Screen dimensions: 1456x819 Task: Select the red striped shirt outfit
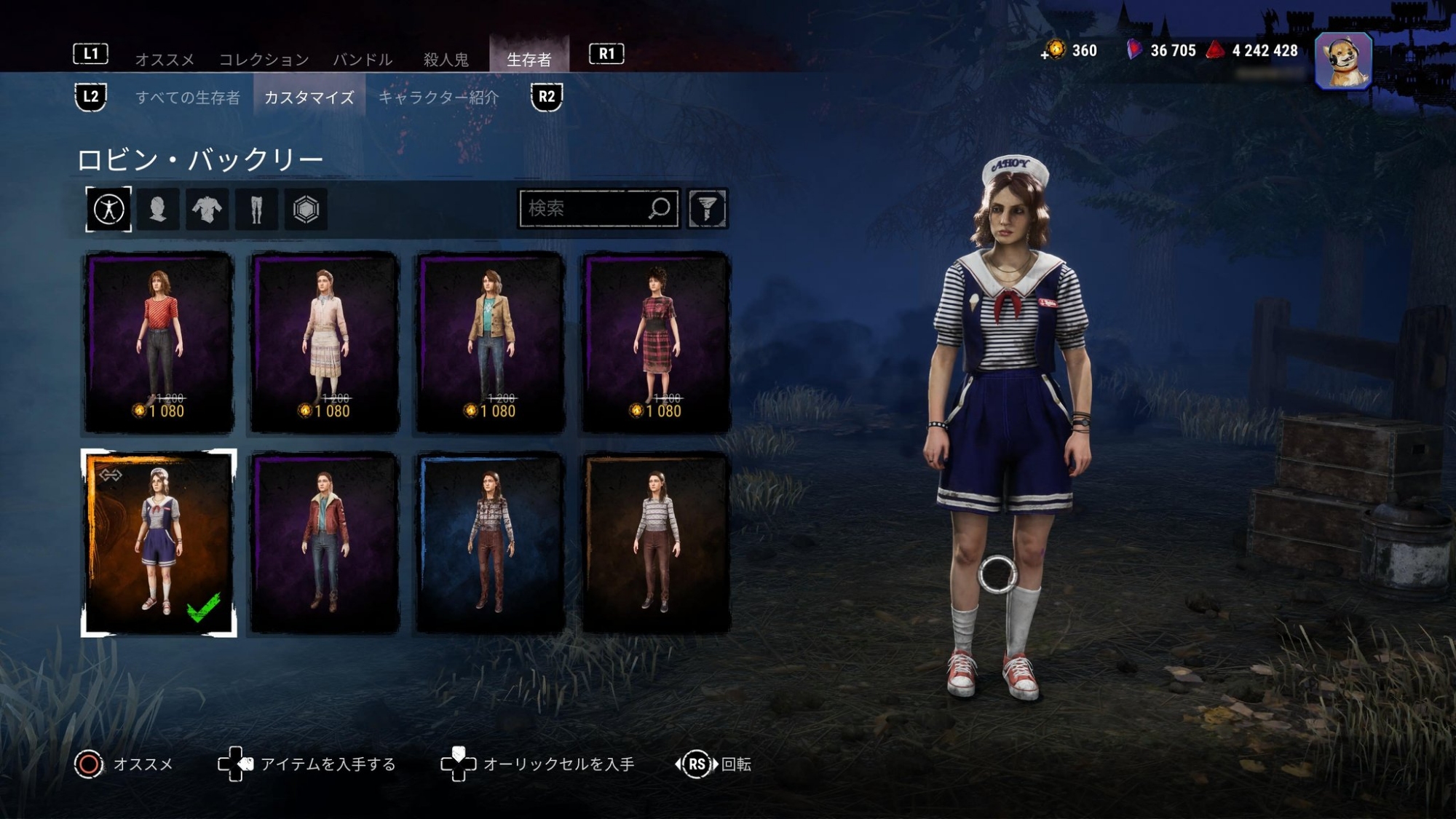click(x=159, y=342)
